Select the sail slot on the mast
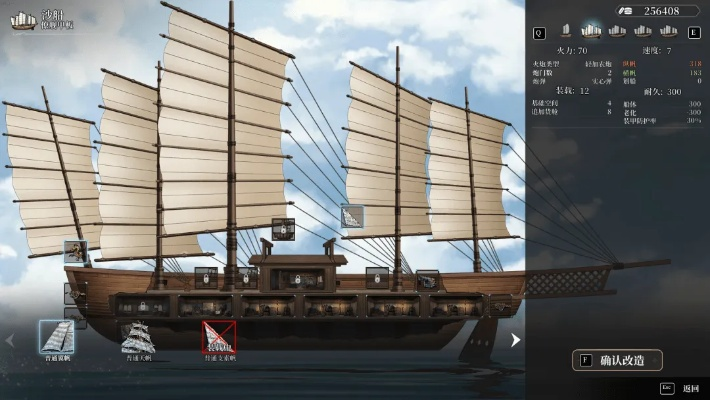This screenshot has height=400, width=710. coord(352,216)
